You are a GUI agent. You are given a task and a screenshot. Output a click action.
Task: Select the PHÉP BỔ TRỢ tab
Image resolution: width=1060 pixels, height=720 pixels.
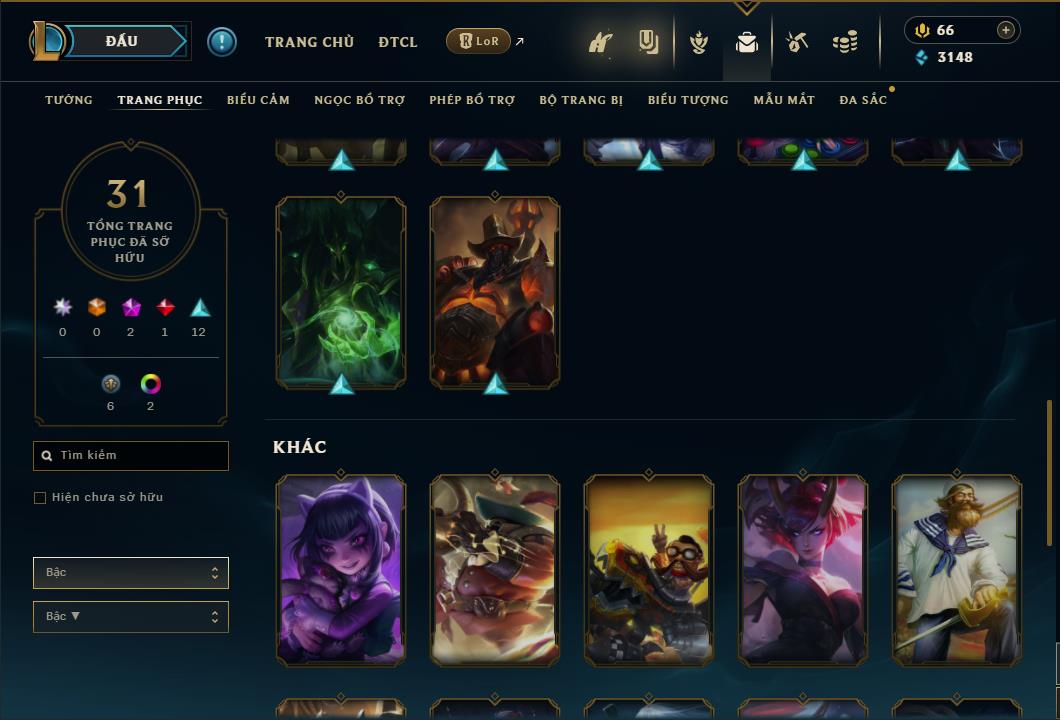coord(472,100)
